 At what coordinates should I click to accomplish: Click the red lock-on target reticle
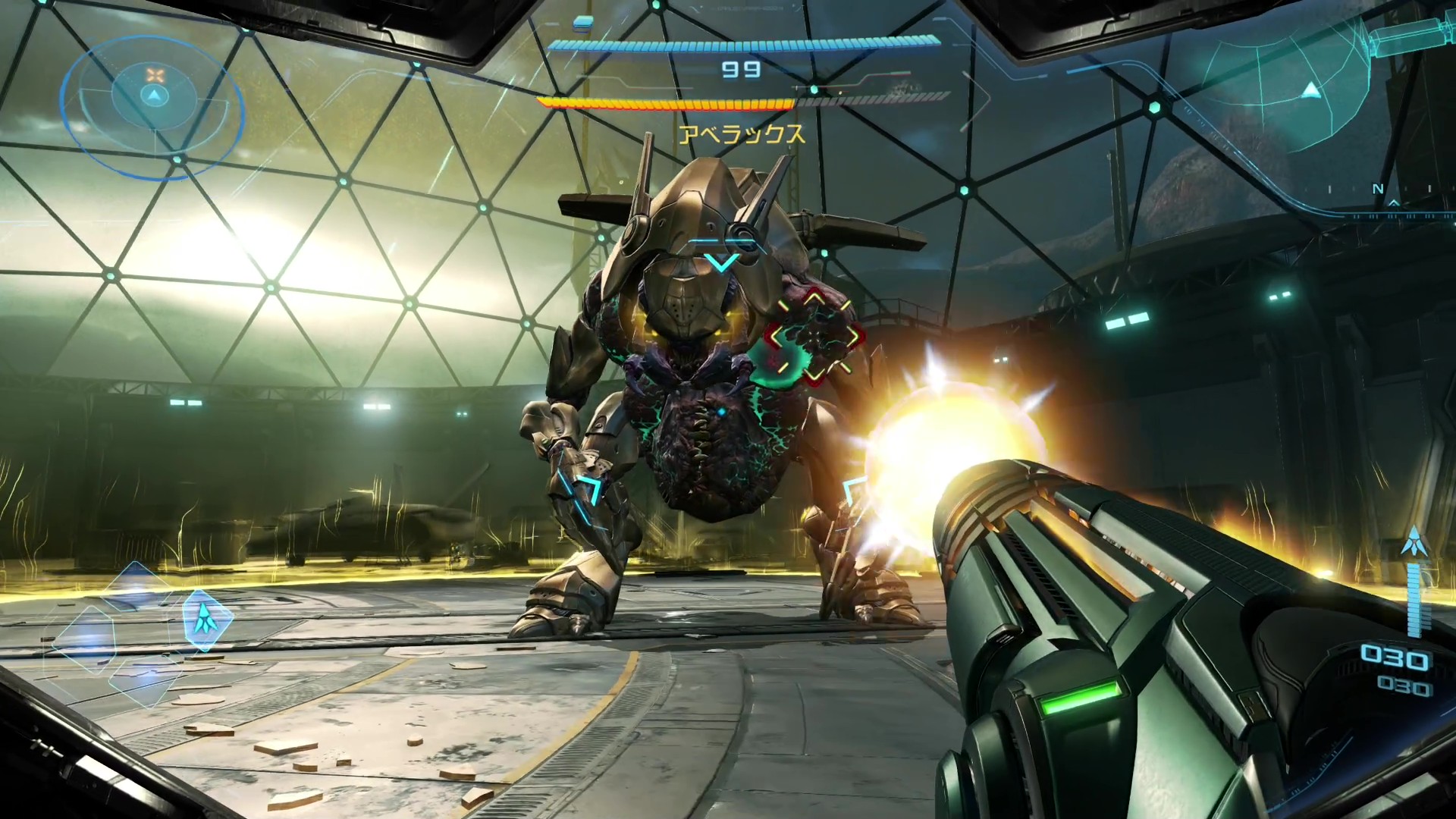pos(814,336)
